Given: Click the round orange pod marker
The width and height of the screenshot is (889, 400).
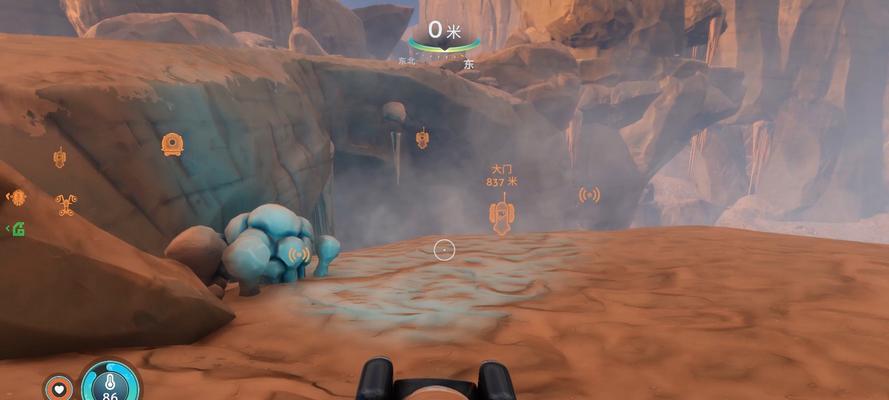Looking at the screenshot, I should 172,144.
